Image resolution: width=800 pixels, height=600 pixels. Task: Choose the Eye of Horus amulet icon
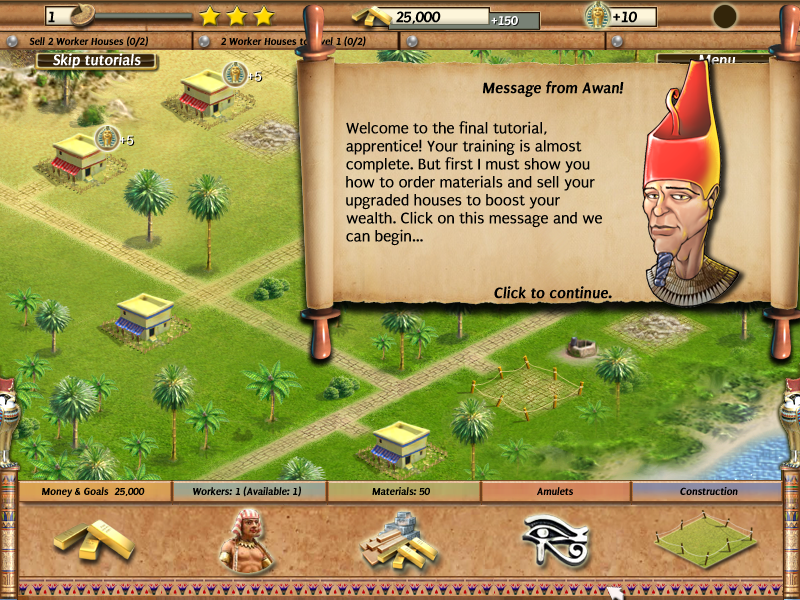click(x=556, y=540)
